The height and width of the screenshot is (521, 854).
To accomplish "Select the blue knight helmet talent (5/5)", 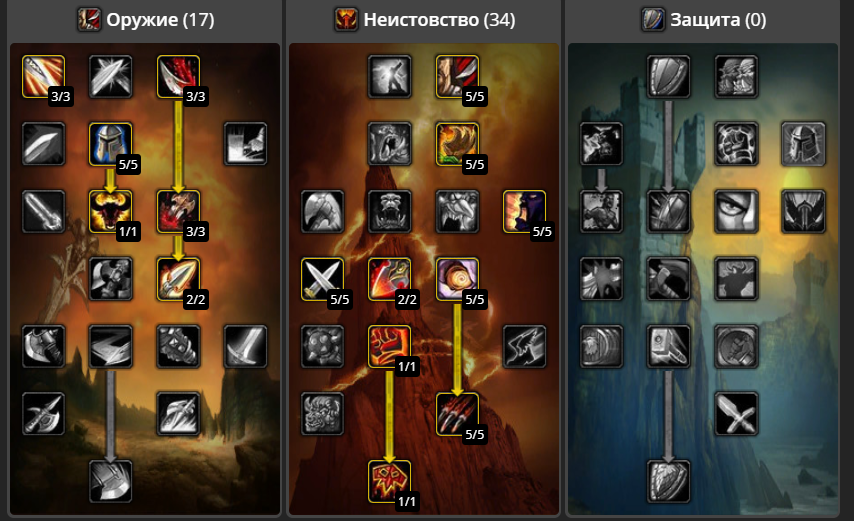I will pos(110,143).
